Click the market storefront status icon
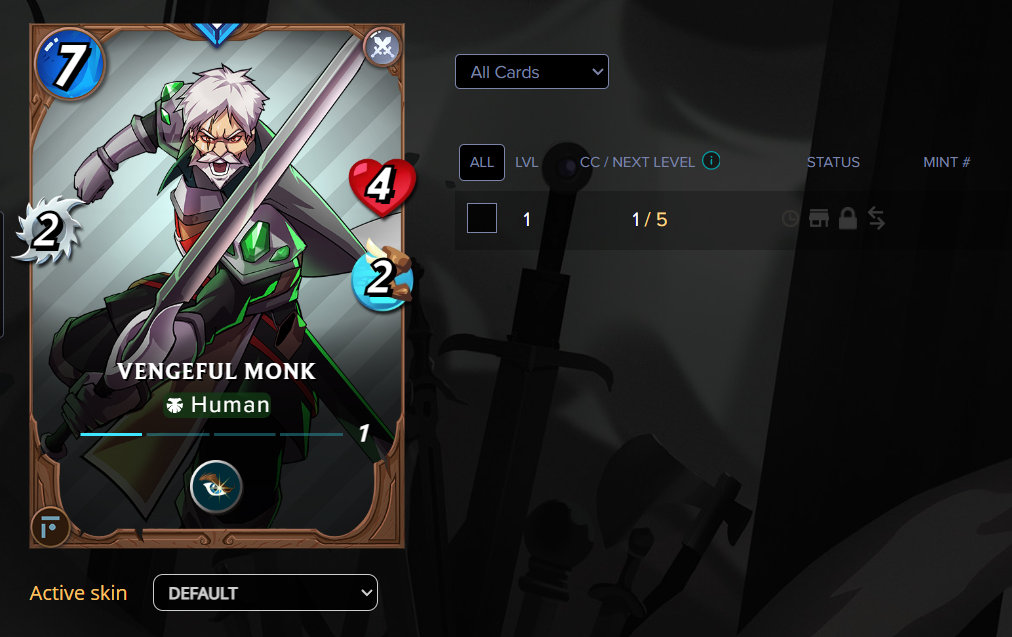1012x637 pixels. [x=819, y=218]
